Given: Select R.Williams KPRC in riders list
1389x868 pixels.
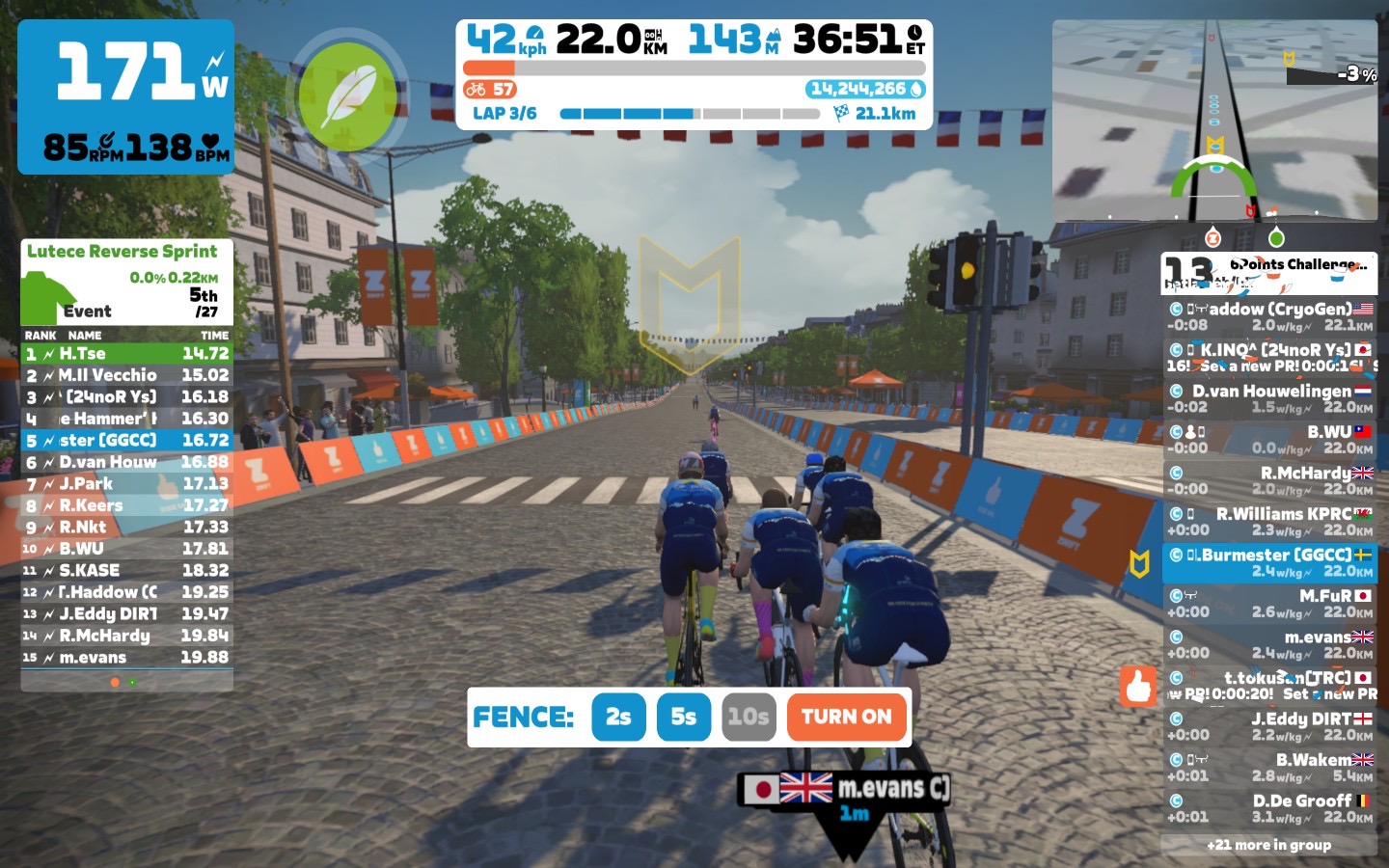Looking at the screenshot, I should 1269,522.
